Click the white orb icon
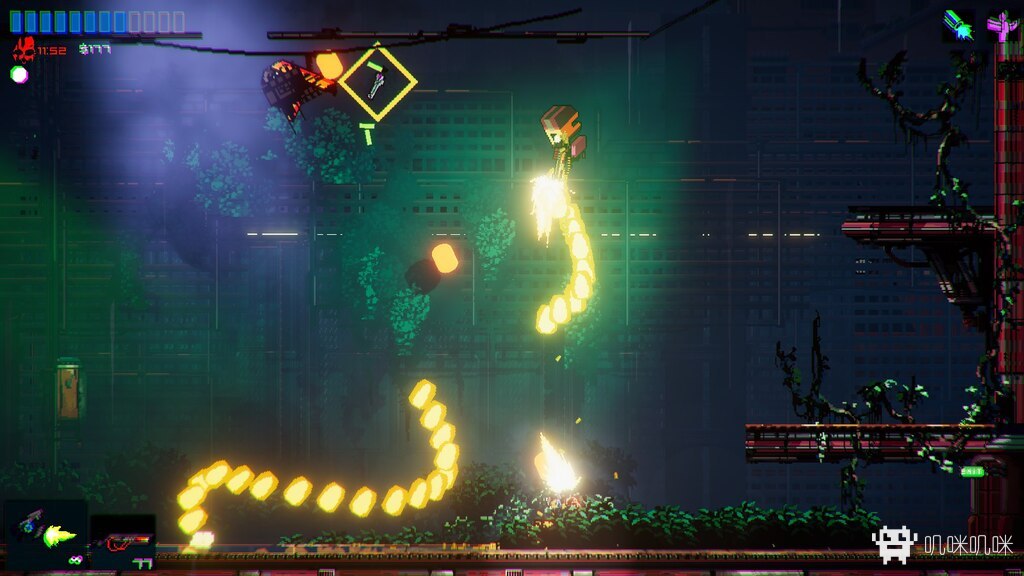1024x576 pixels. click(x=19, y=74)
